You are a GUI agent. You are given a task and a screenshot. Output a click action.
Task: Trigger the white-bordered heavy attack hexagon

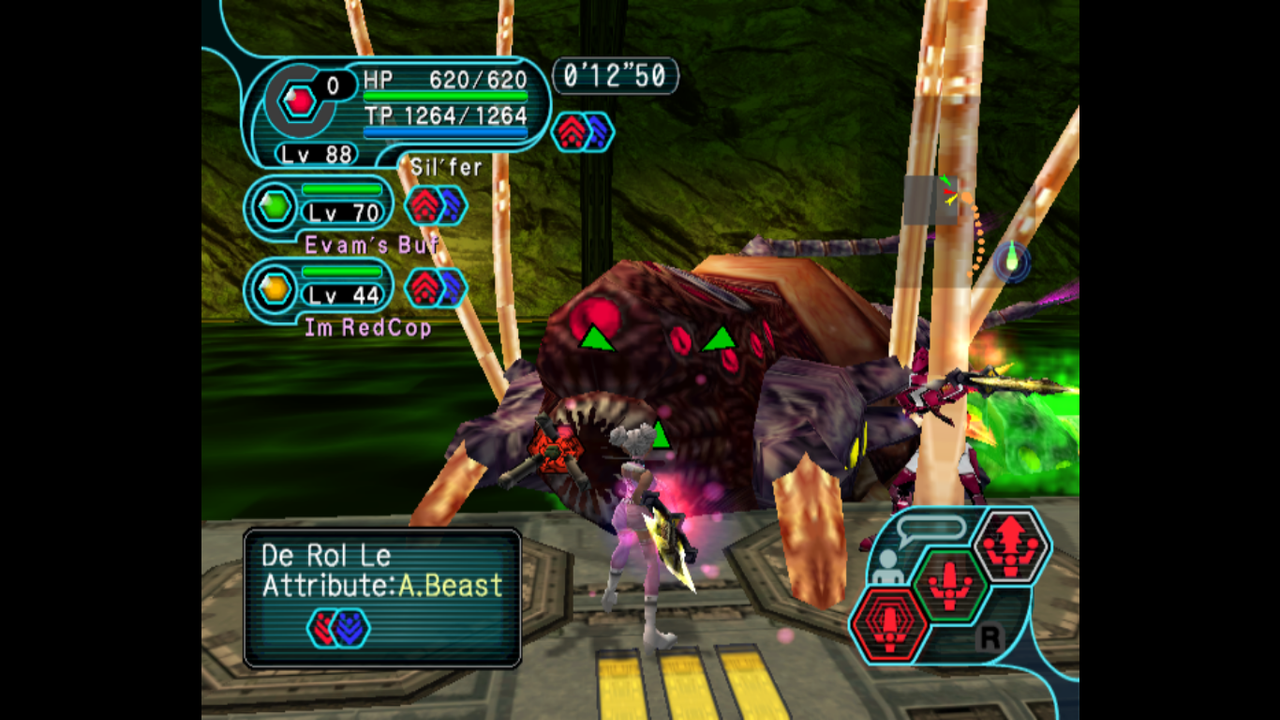tap(1010, 545)
